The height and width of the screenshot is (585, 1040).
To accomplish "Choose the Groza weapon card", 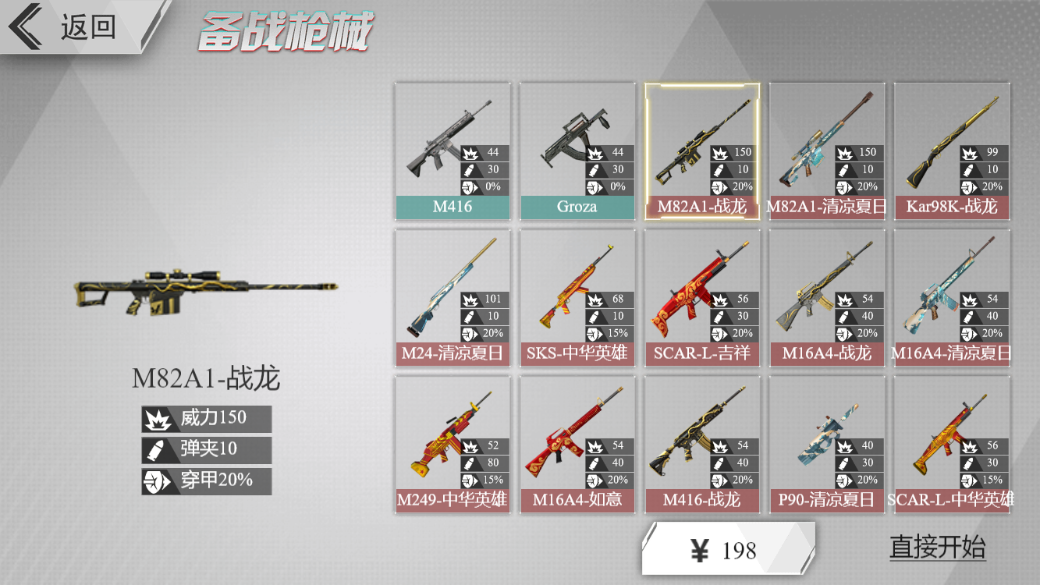I will 577,151.
